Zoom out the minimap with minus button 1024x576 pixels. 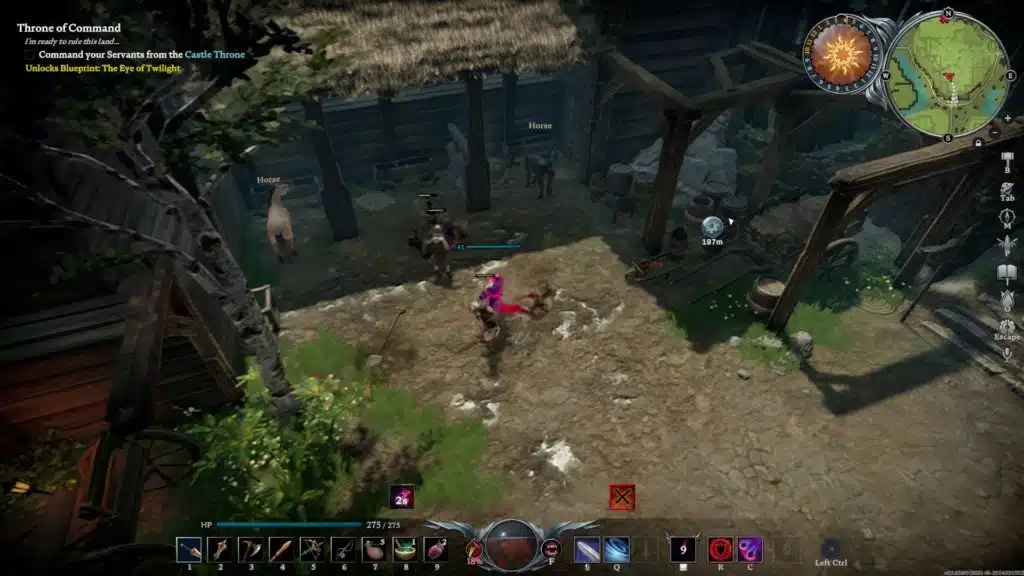pyautogui.click(x=994, y=131)
